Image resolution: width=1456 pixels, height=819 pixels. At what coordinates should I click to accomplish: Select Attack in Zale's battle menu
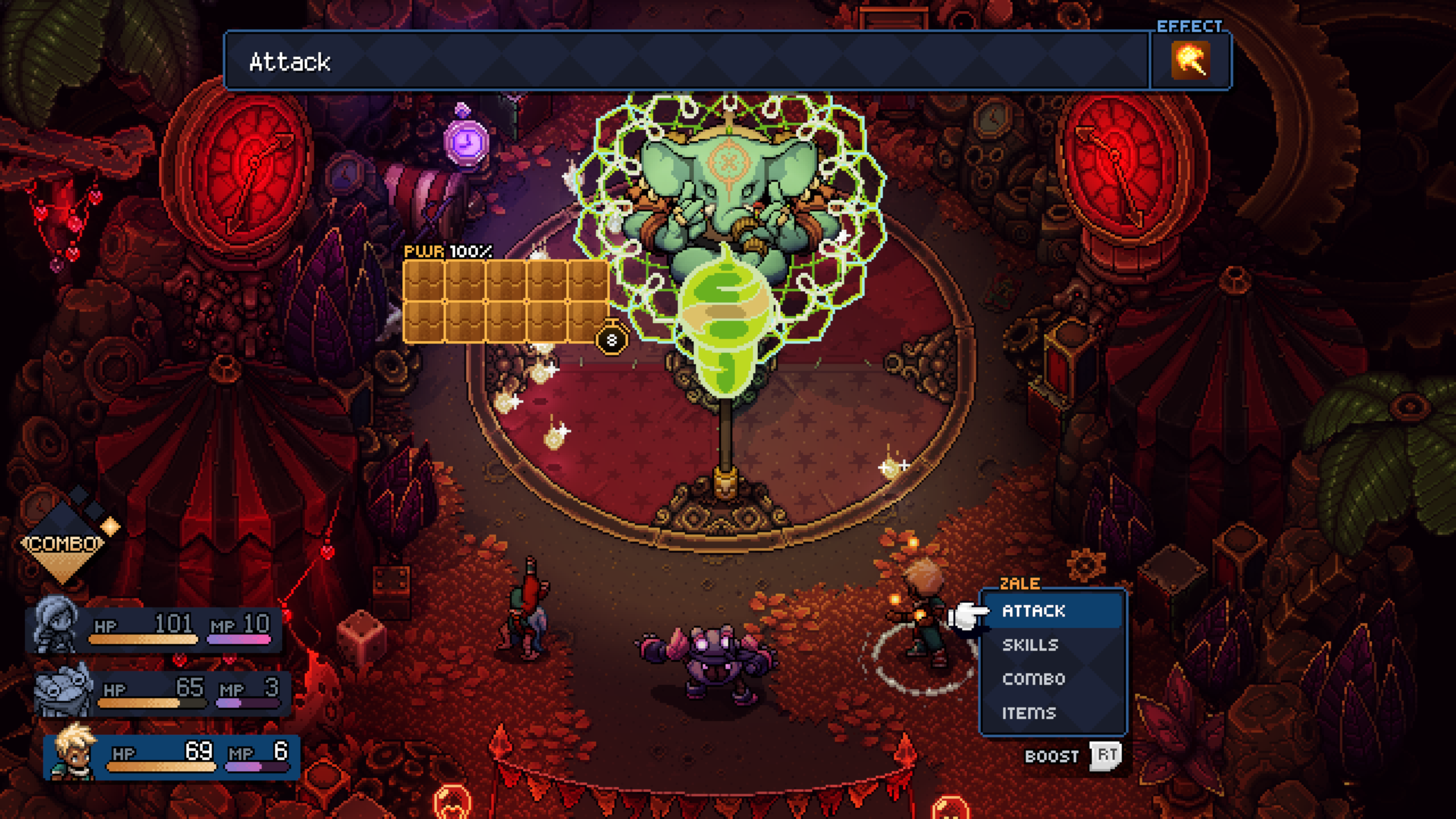(x=1033, y=611)
